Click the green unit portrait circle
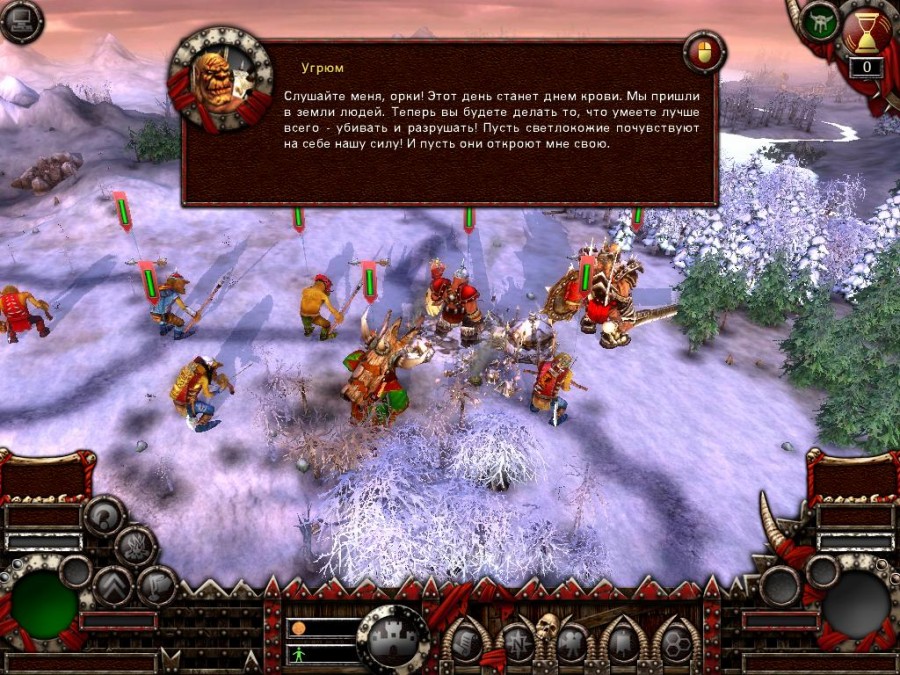Image resolution: width=900 pixels, height=675 pixels. 44,606
